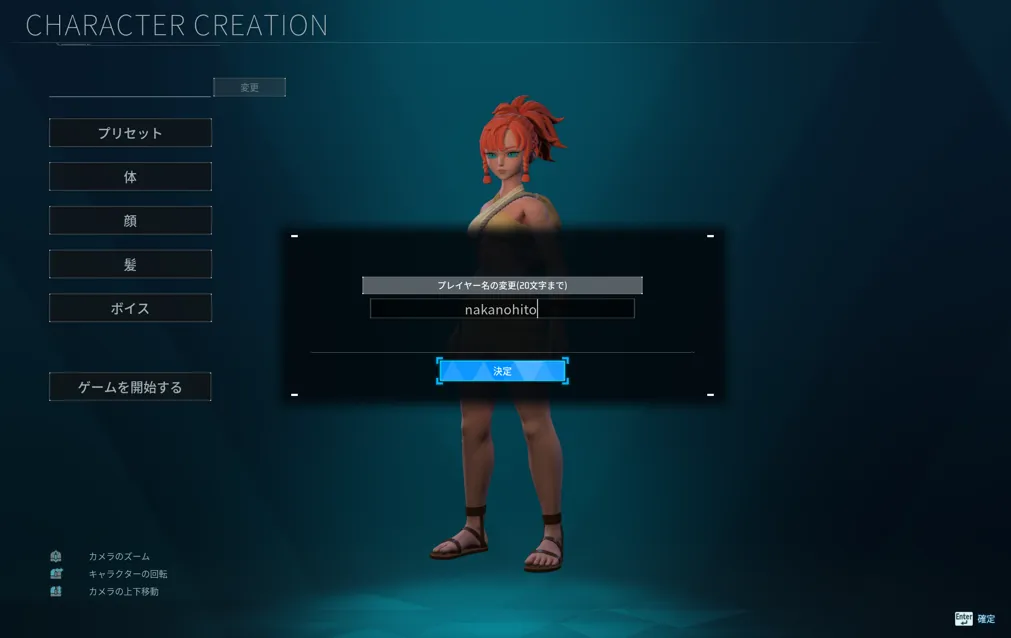1011x638 pixels.
Task: Click the player name text field
Action: tap(502, 309)
